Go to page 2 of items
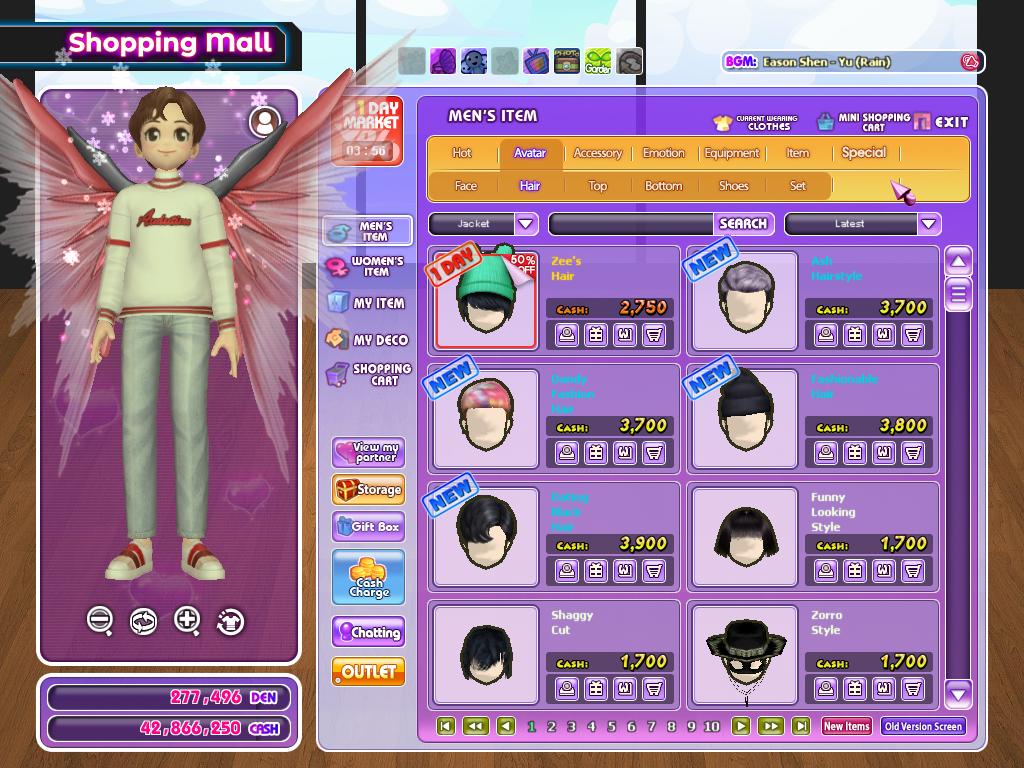1024x768 pixels. 551,727
